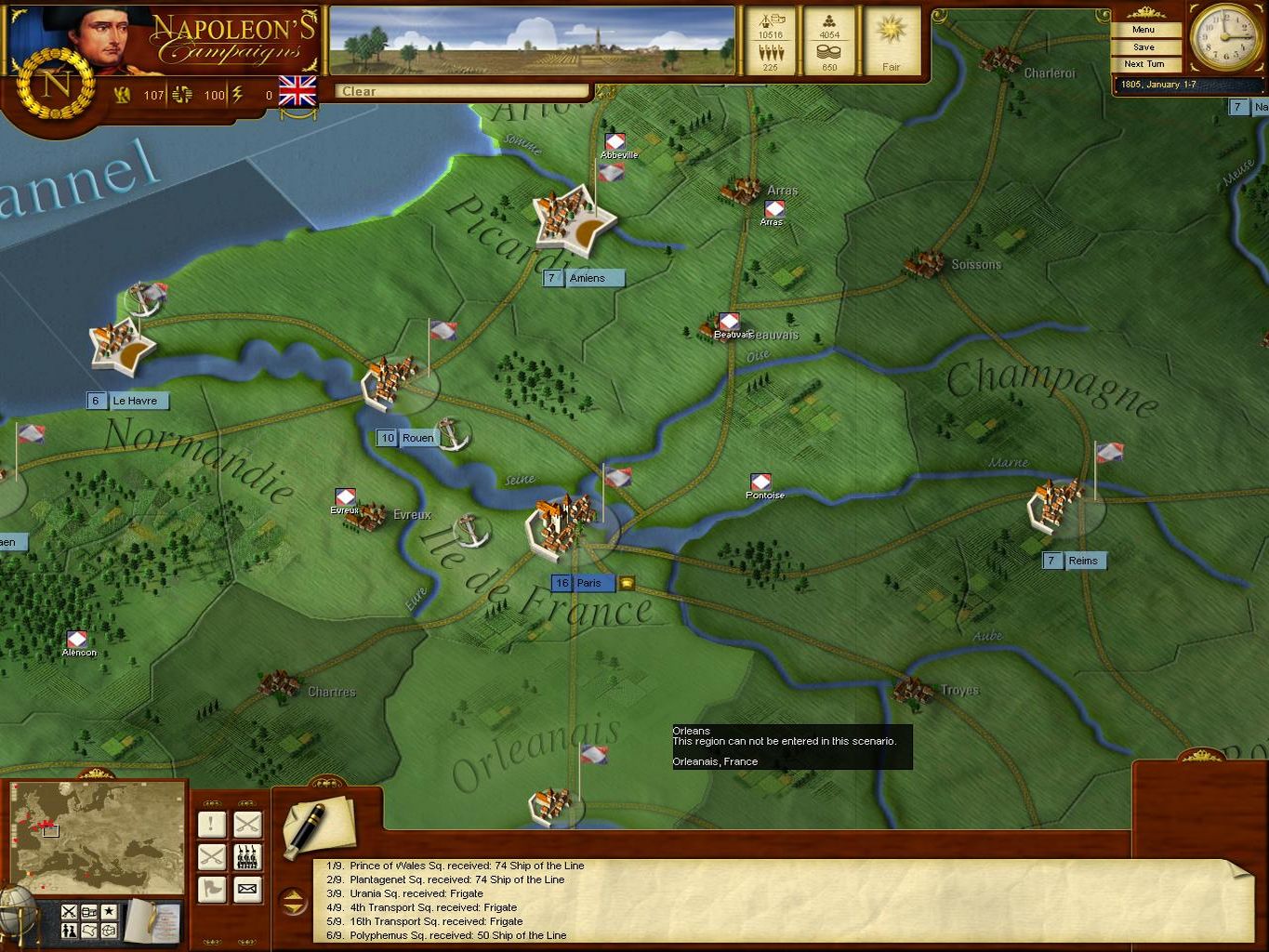Expand the ribbon arrow left of the Napoleon label
The width and height of the screenshot is (1269, 952).
1237,108
